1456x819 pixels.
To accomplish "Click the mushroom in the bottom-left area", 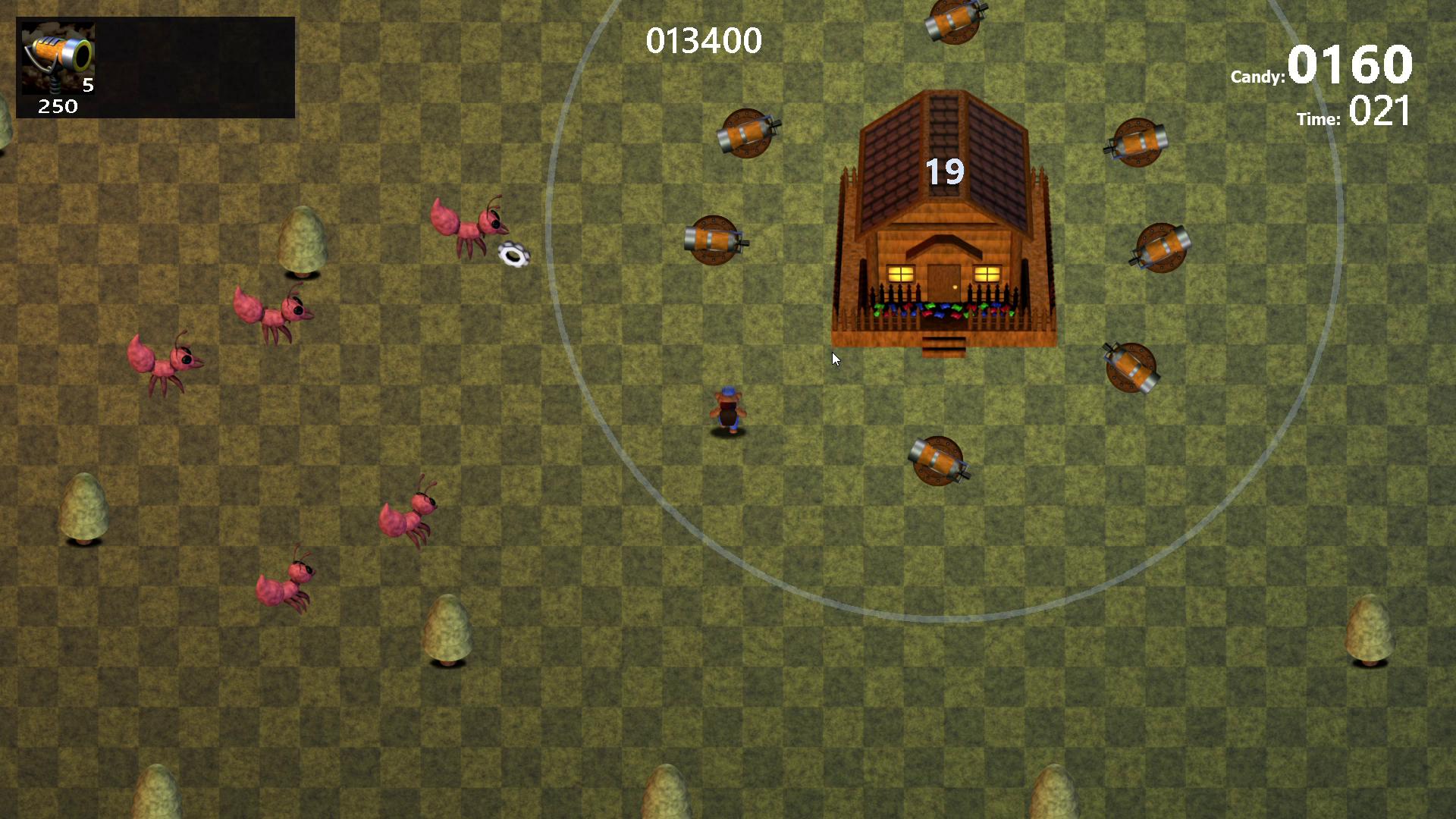I will pyautogui.click(x=83, y=504).
